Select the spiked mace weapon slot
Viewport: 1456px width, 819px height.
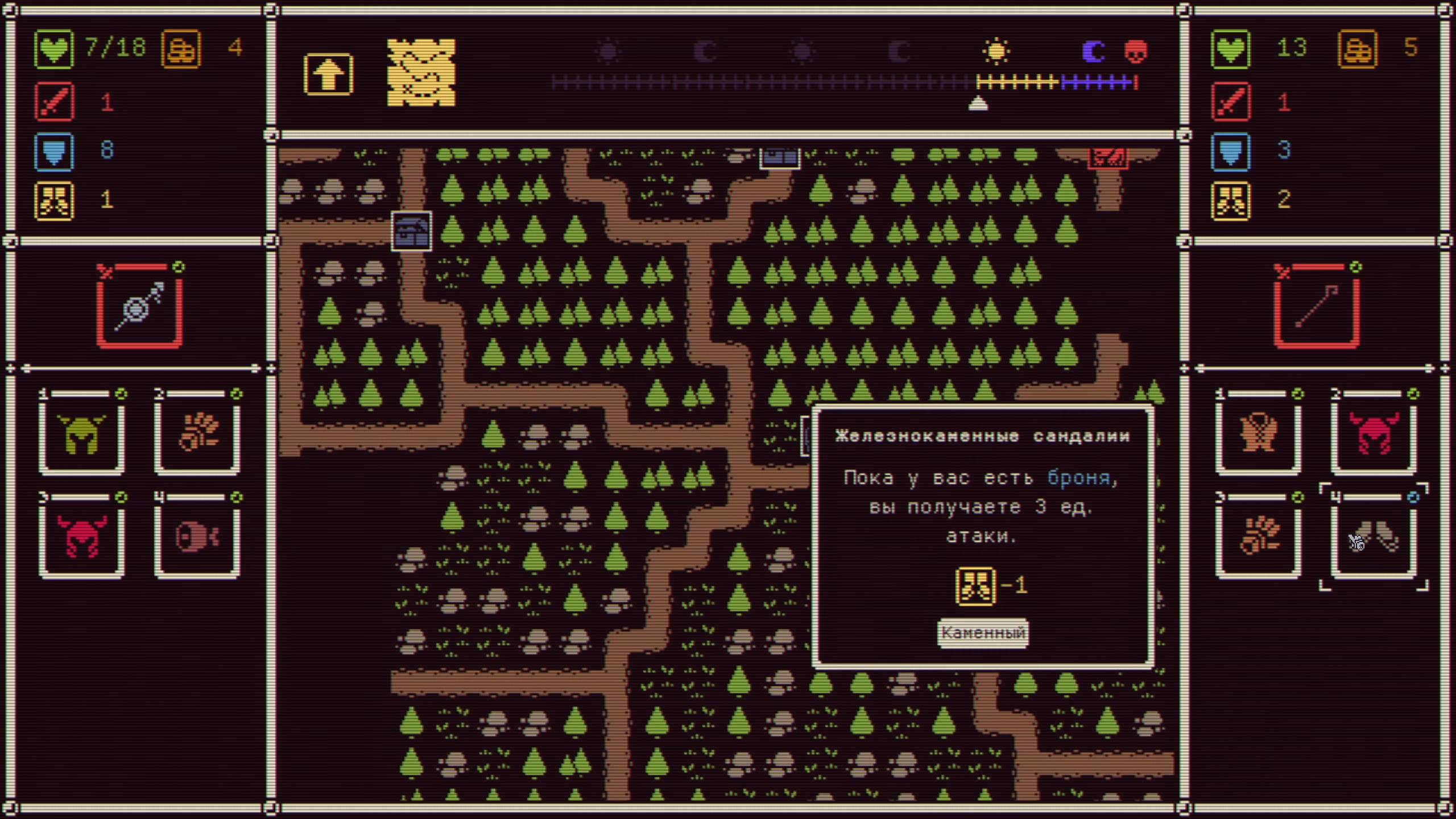point(139,308)
